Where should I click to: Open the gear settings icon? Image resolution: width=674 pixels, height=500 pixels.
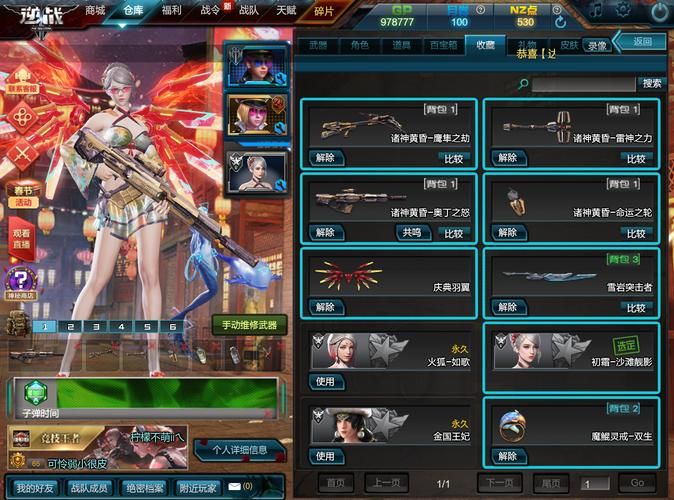click(x=624, y=11)
